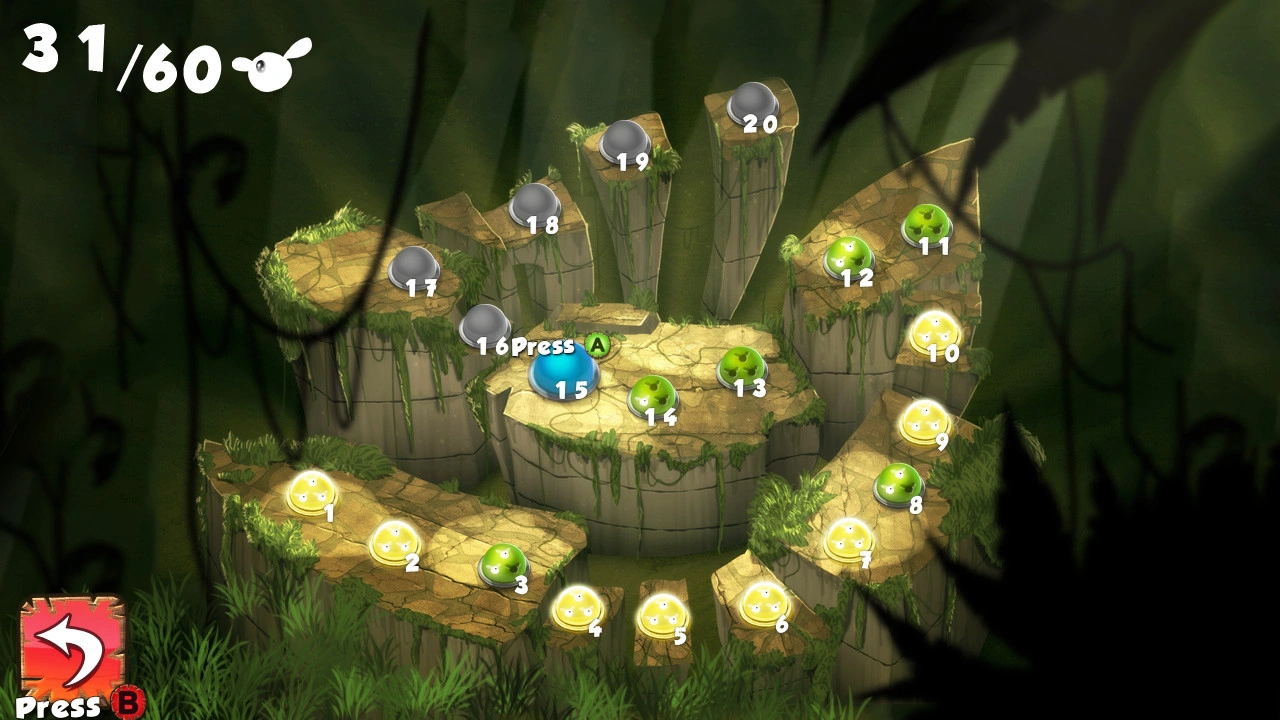Select level 14 green node
Viewport: 1280px width, 720px height.
coord(652,396)
